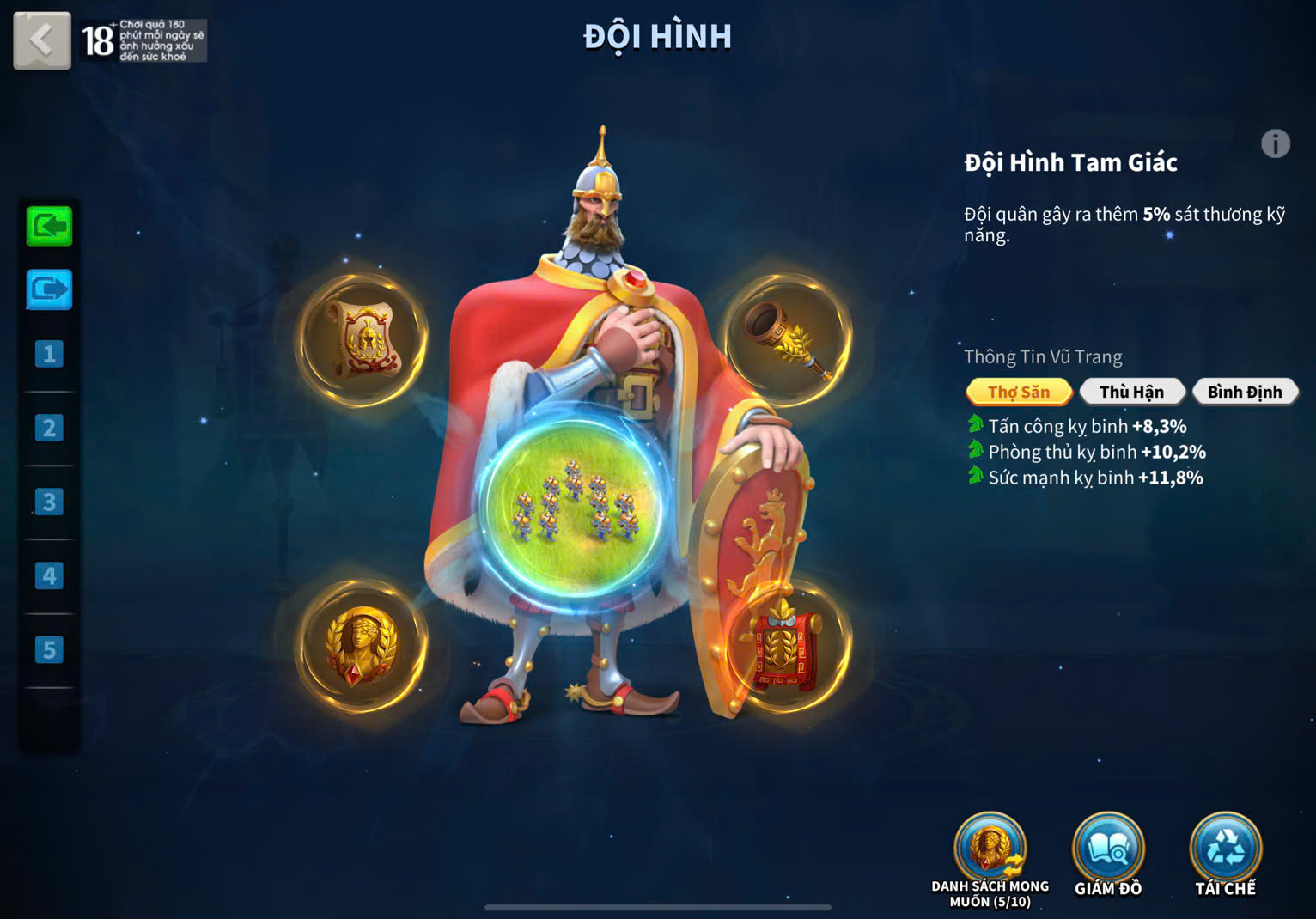Open Danh Sách Mong Muốn wishlist
Image resolution: width=1316 pixels, height=919 pixels.
tap(990, 850)
